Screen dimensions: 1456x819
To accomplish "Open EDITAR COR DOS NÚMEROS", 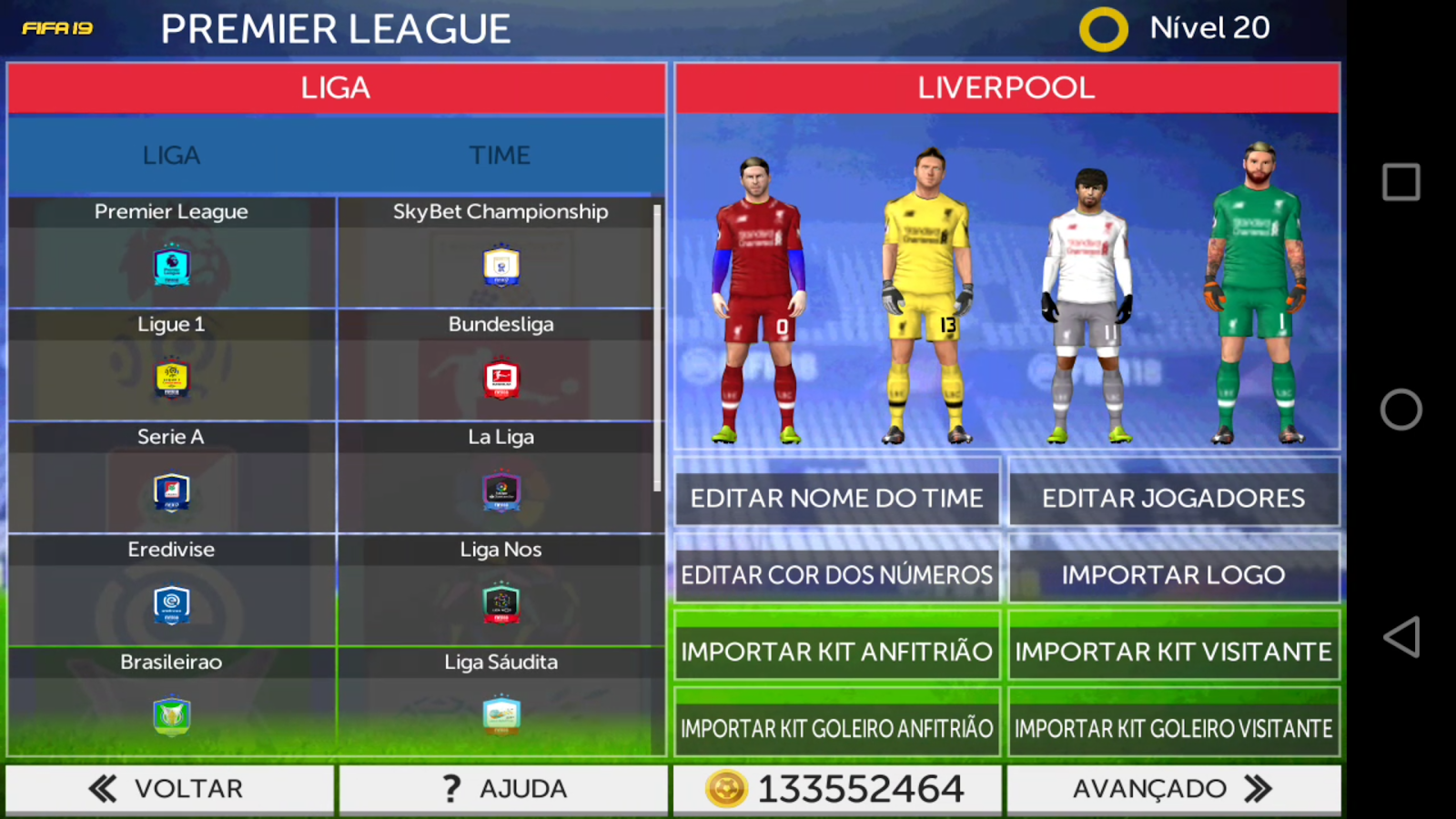I will click(836, 574).
